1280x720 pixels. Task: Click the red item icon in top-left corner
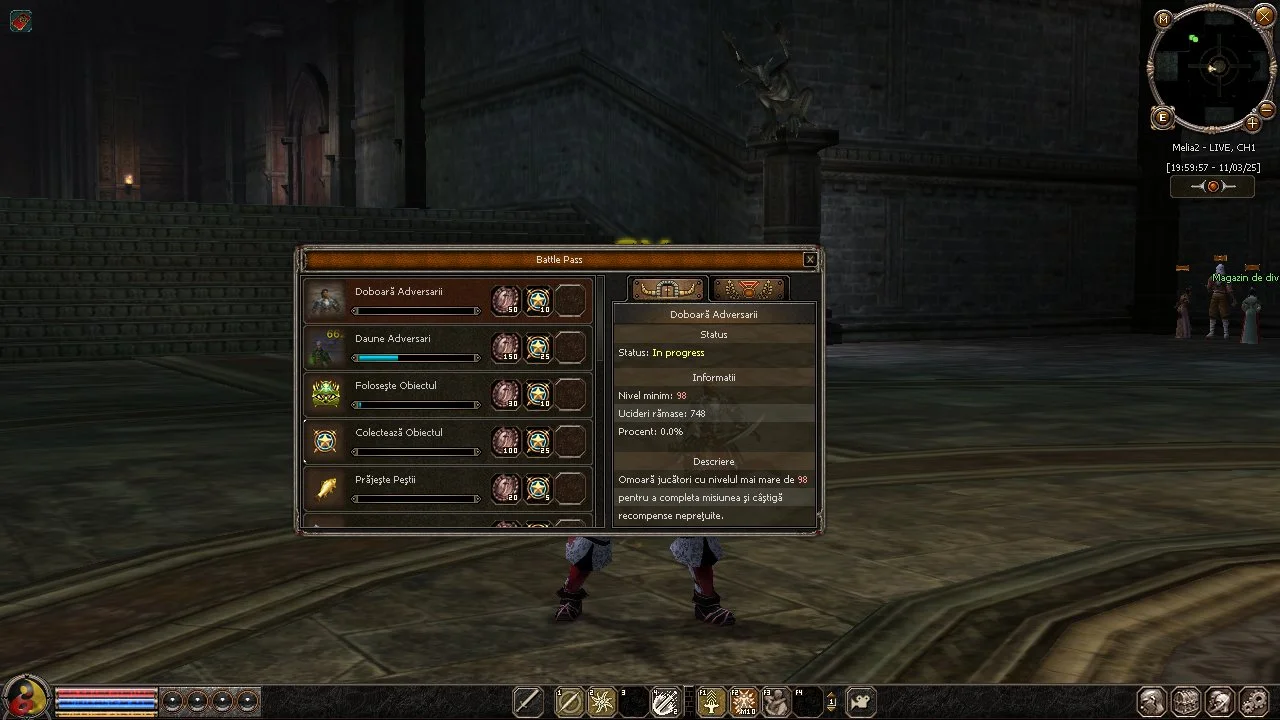[x=20, y=21]
